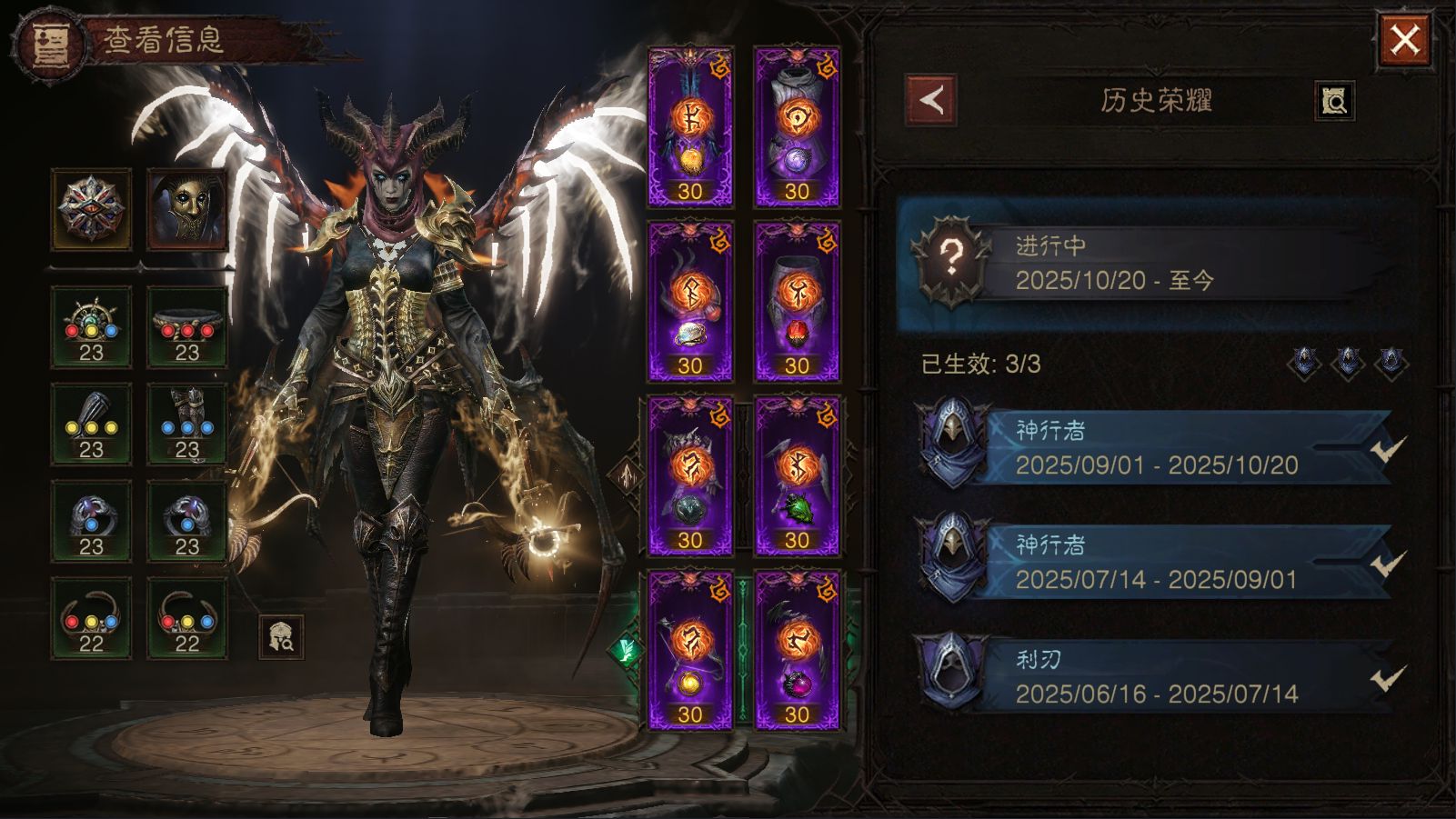Viewport: 1456px width, 819px height.
Task: Open the 查看信息 scroll menu icon
Action: [45, 44]
